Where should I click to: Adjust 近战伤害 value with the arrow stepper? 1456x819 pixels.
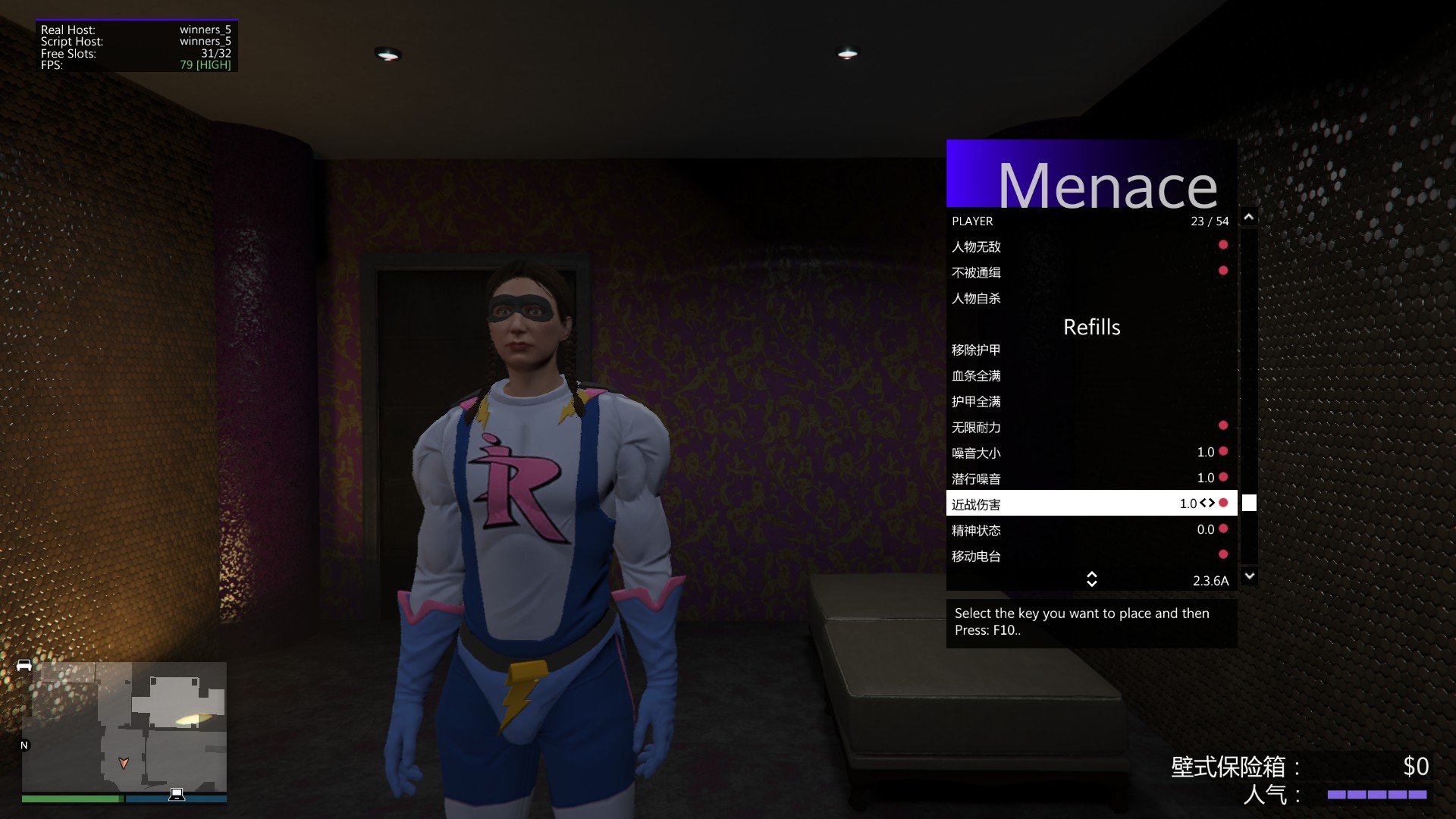[1207, 503]
